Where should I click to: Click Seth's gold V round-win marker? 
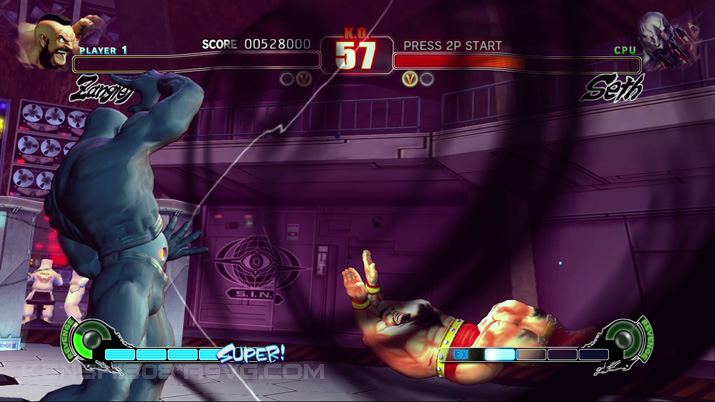point(409,78)
